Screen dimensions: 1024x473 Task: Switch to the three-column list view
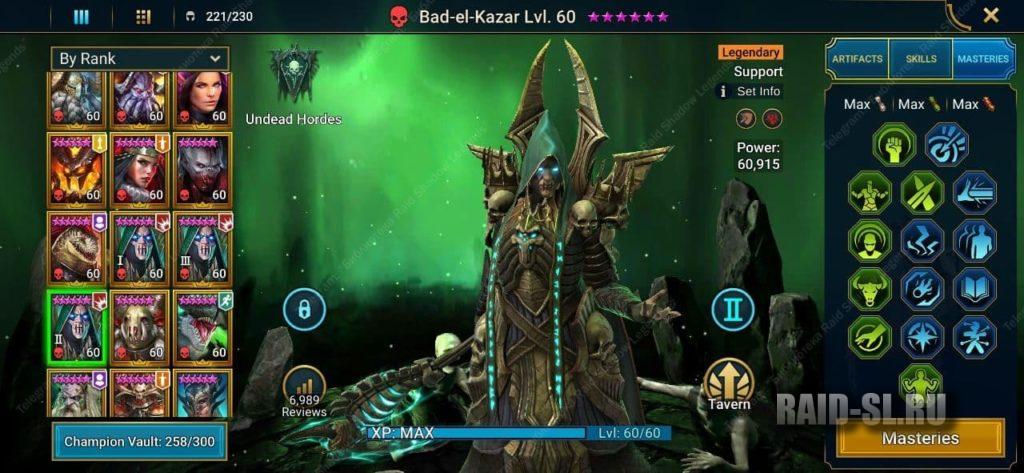point(82,16)
